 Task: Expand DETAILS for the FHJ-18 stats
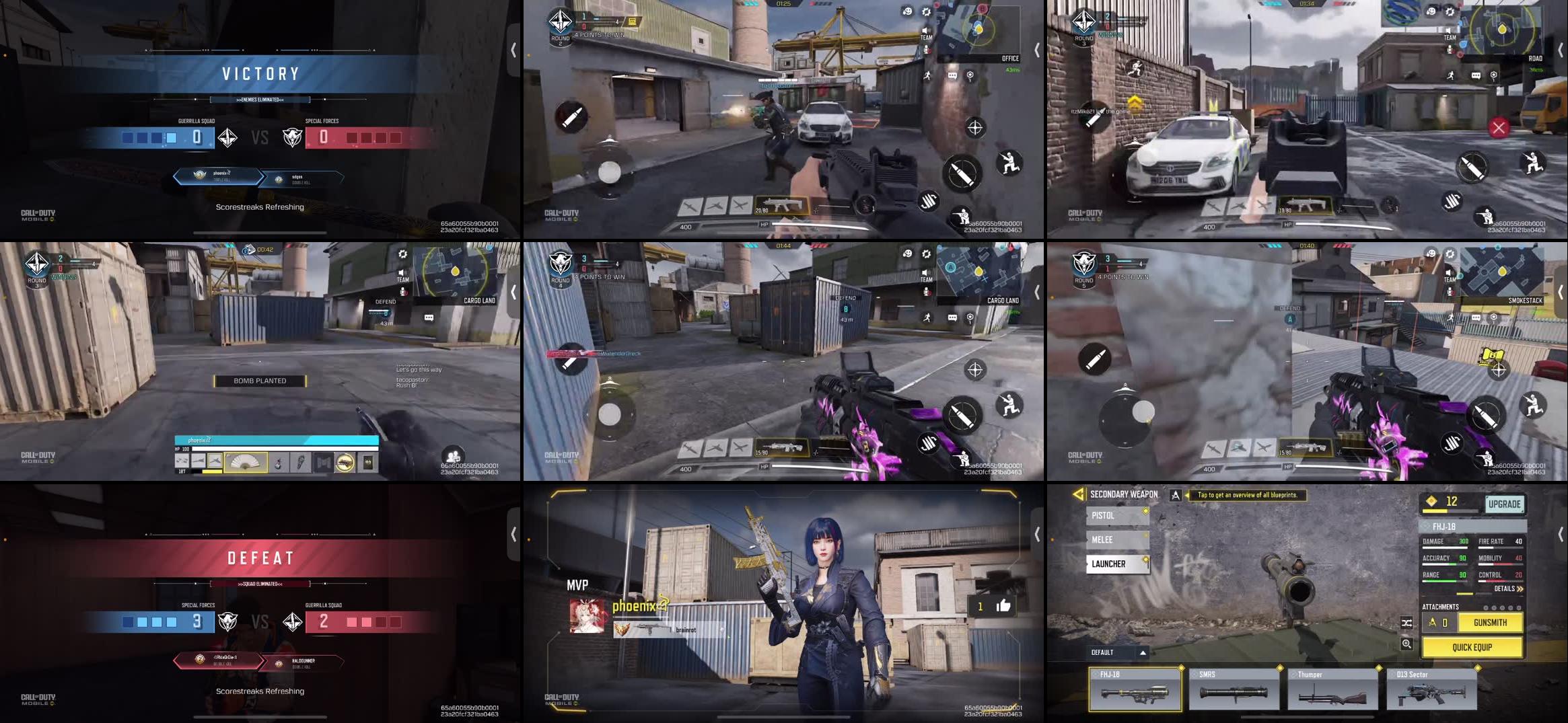point(1507,588)
